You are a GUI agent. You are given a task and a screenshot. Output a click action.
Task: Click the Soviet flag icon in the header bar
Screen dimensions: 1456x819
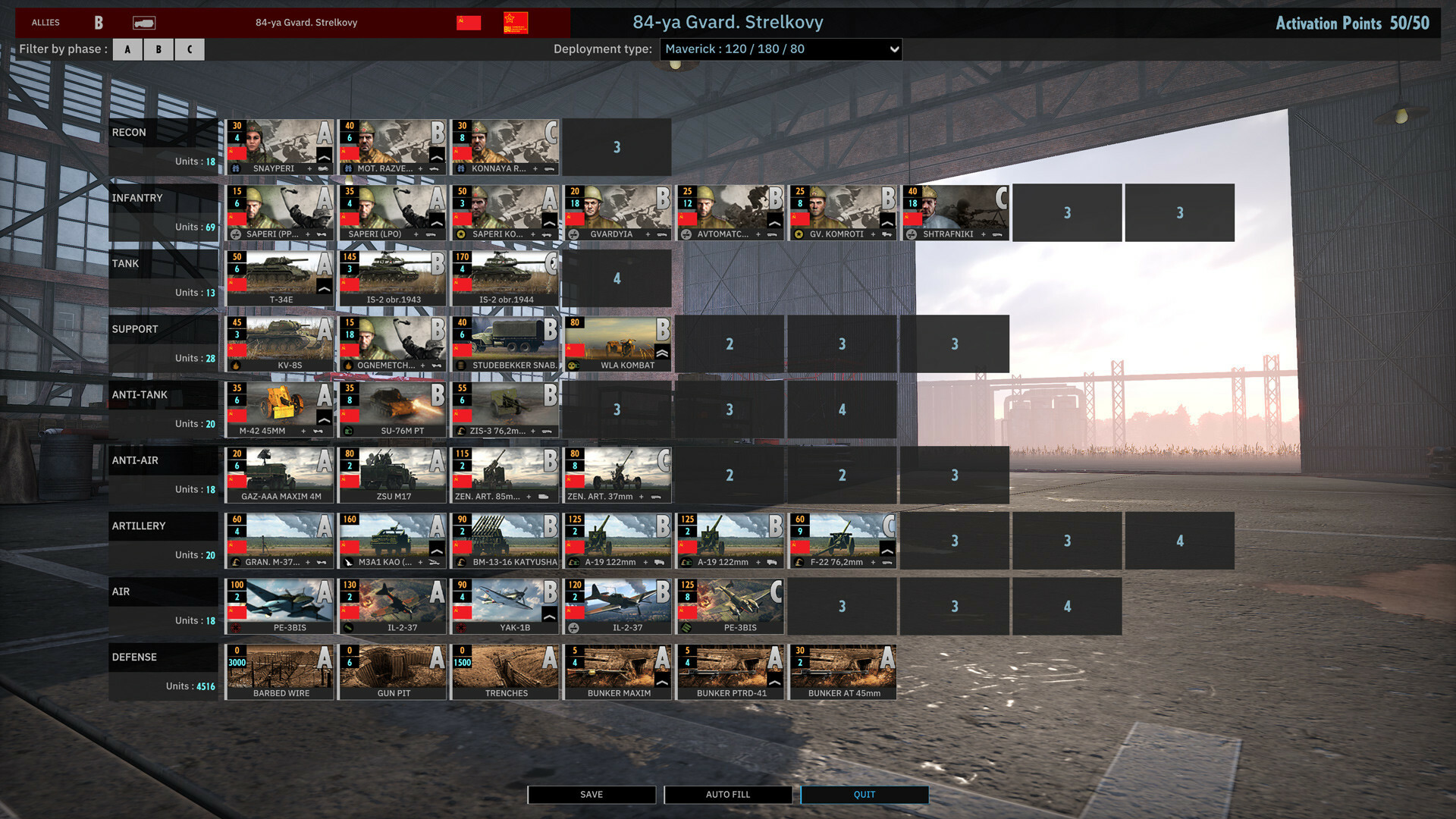(x=468, y=22)
